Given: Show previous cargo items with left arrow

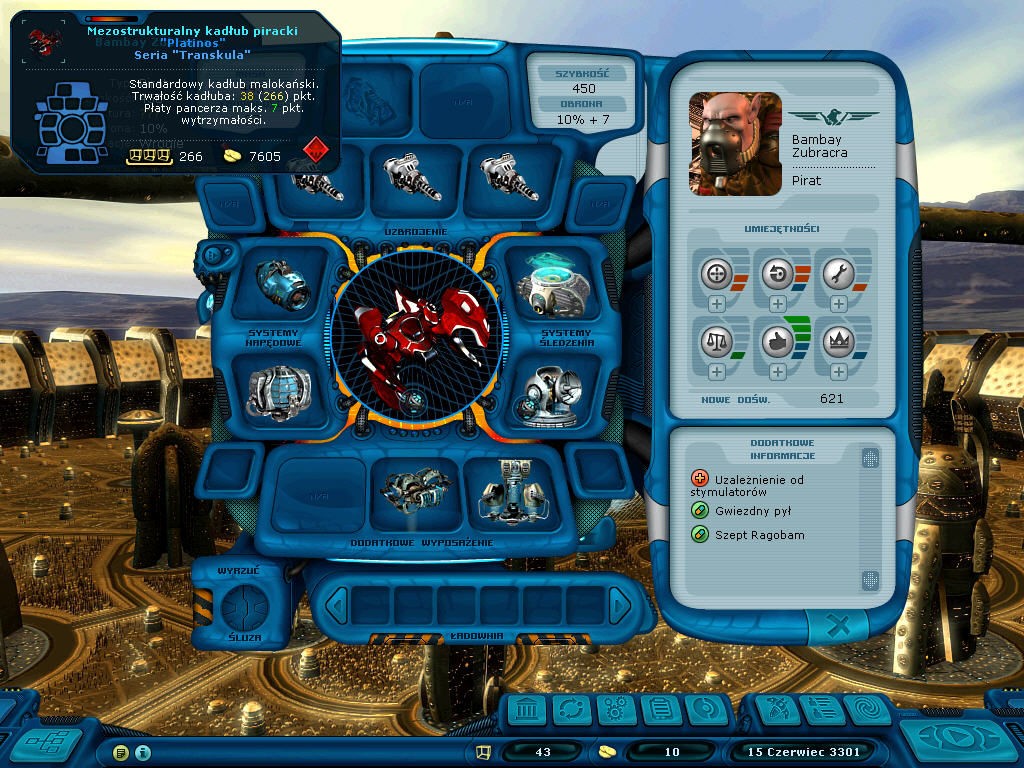Looking at the screenshot, I should [x=337, y=605].
